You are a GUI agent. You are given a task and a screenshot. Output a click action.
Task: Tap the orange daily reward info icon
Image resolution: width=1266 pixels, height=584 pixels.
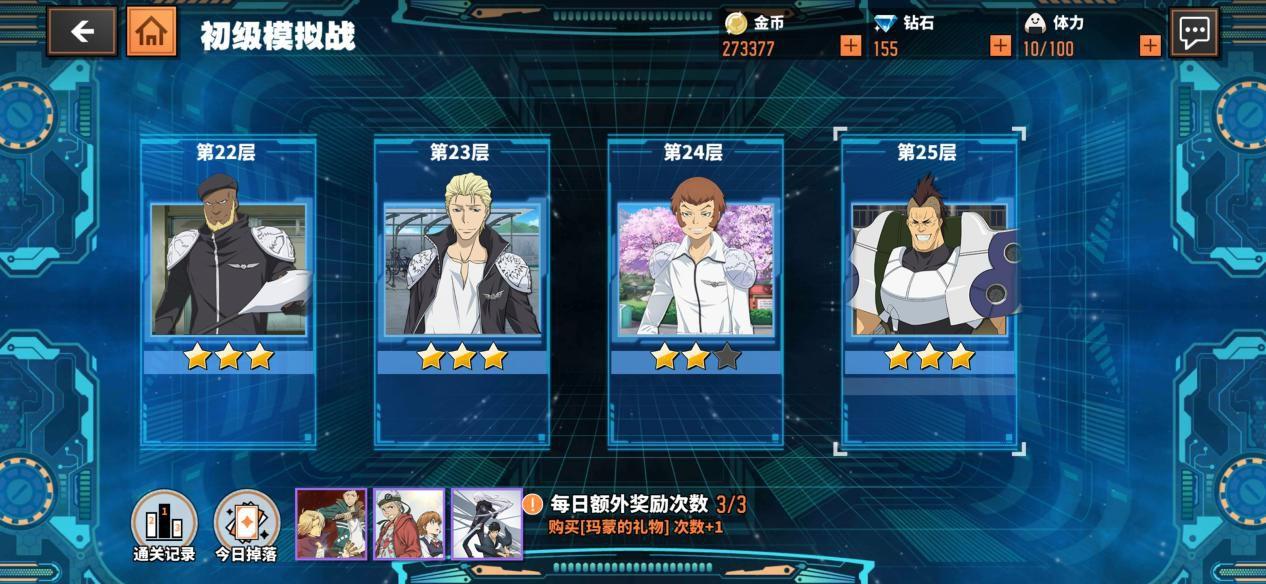point(533,505)
